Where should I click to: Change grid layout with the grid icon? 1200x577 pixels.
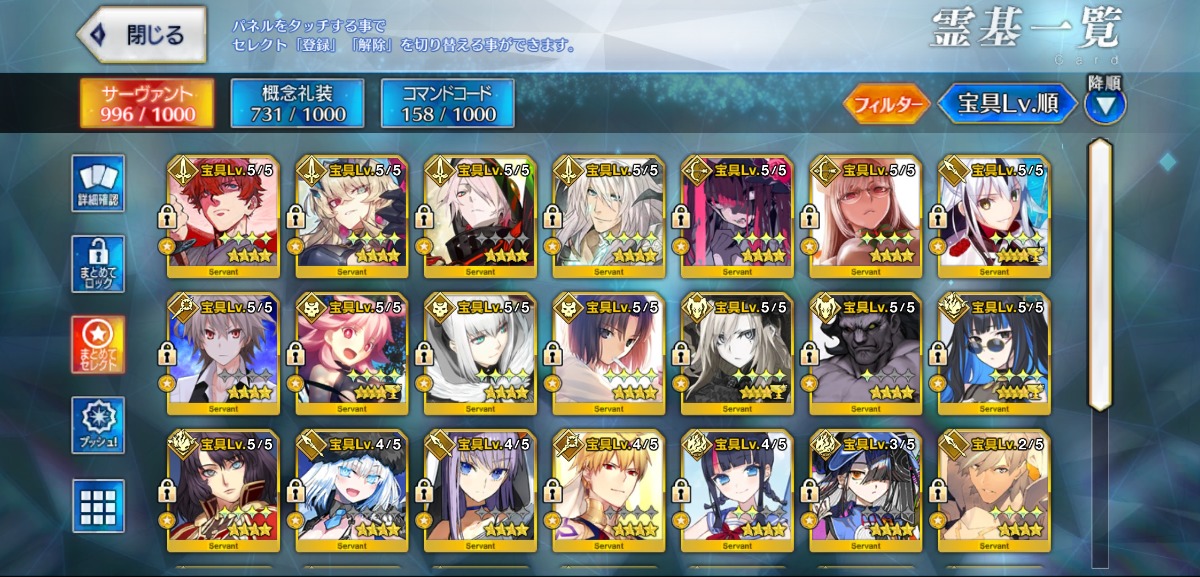[x=98, y=505]
